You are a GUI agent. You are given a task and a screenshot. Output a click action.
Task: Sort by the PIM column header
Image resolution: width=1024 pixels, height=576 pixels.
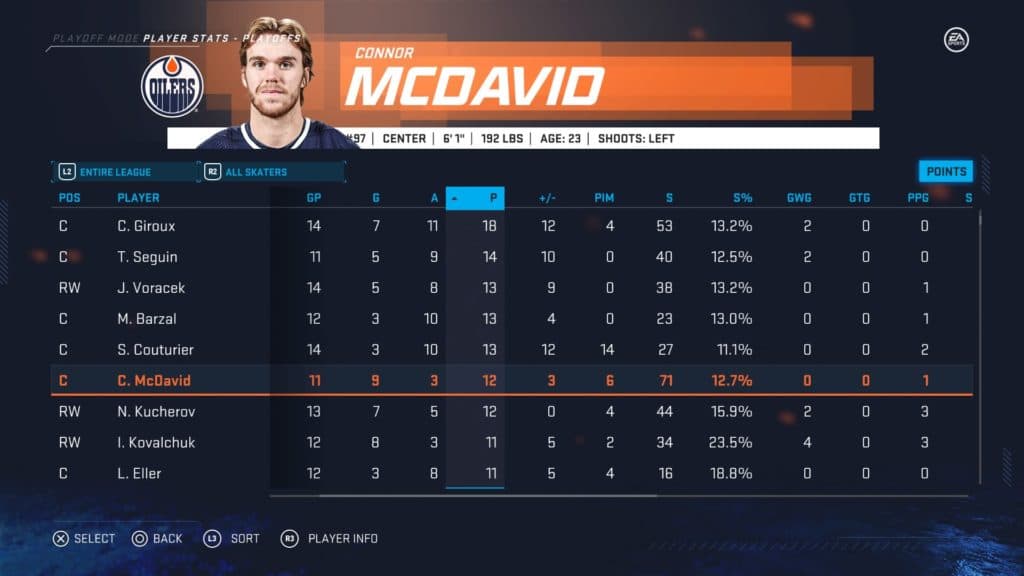[x=604, y=198]
